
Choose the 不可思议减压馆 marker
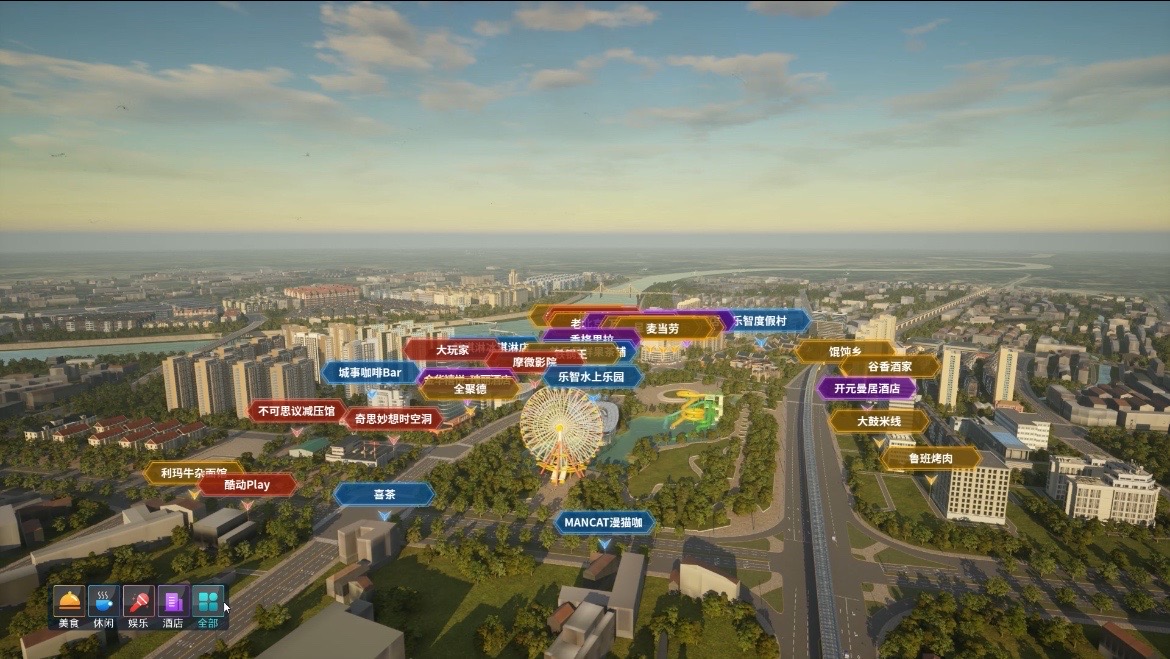point(295,411)
